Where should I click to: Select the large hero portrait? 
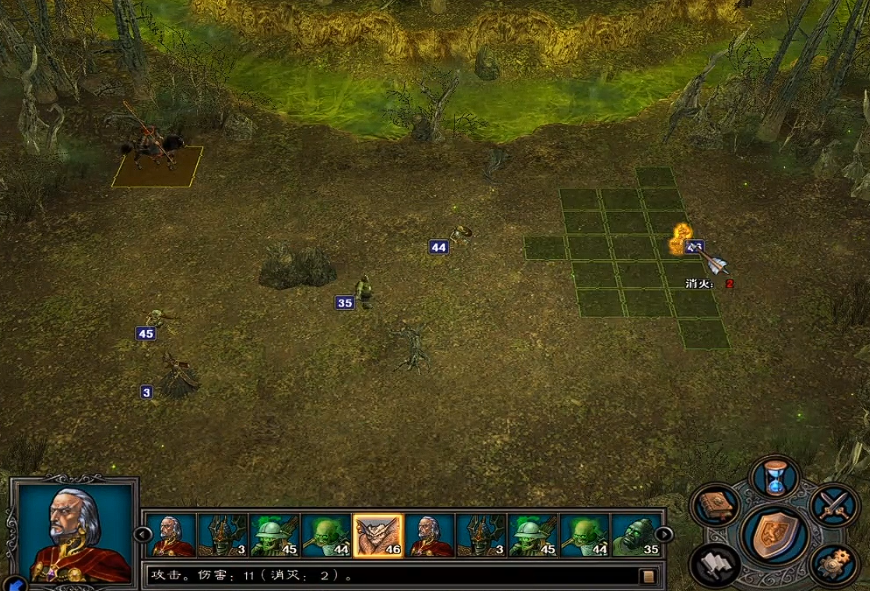(x=74, y=531)
